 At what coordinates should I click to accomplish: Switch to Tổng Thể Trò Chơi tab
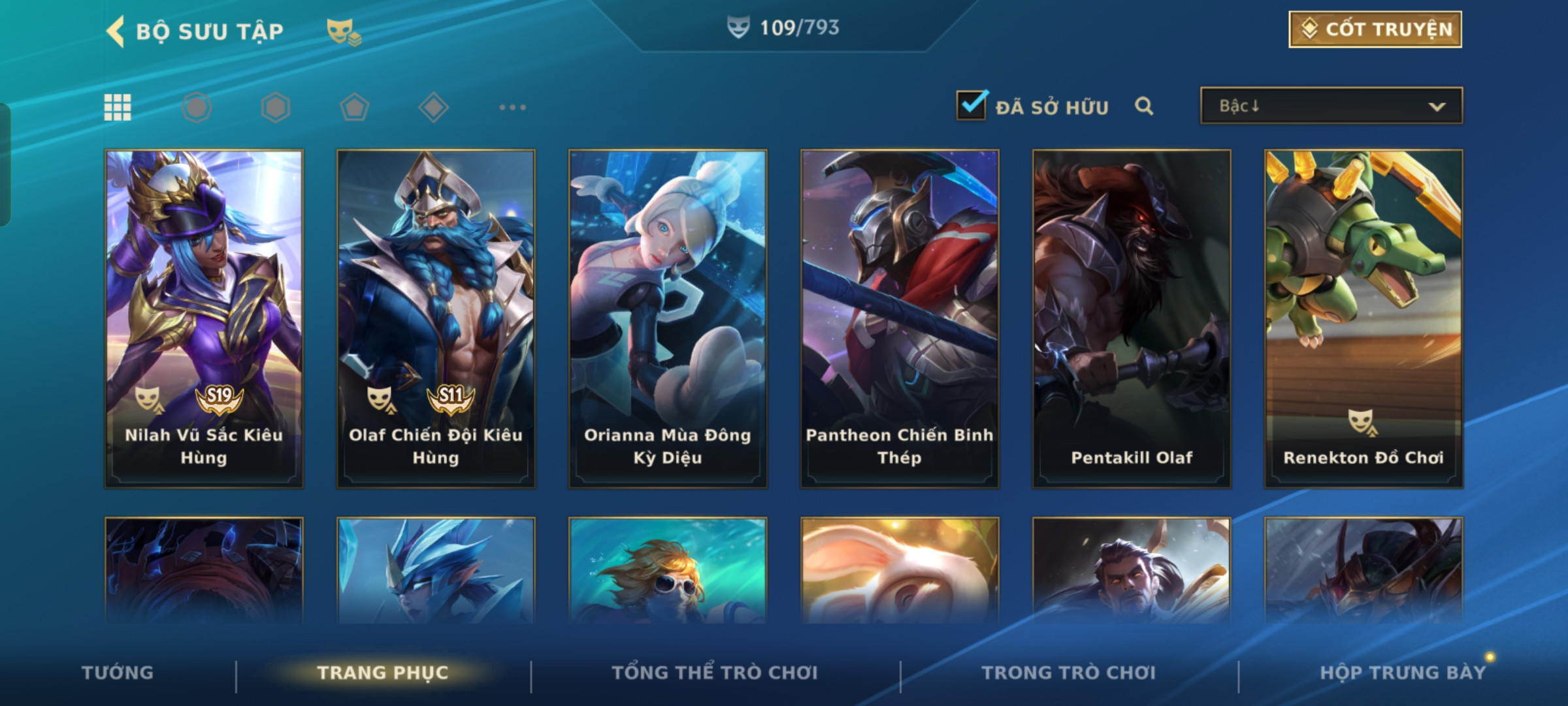pos(715,673)
